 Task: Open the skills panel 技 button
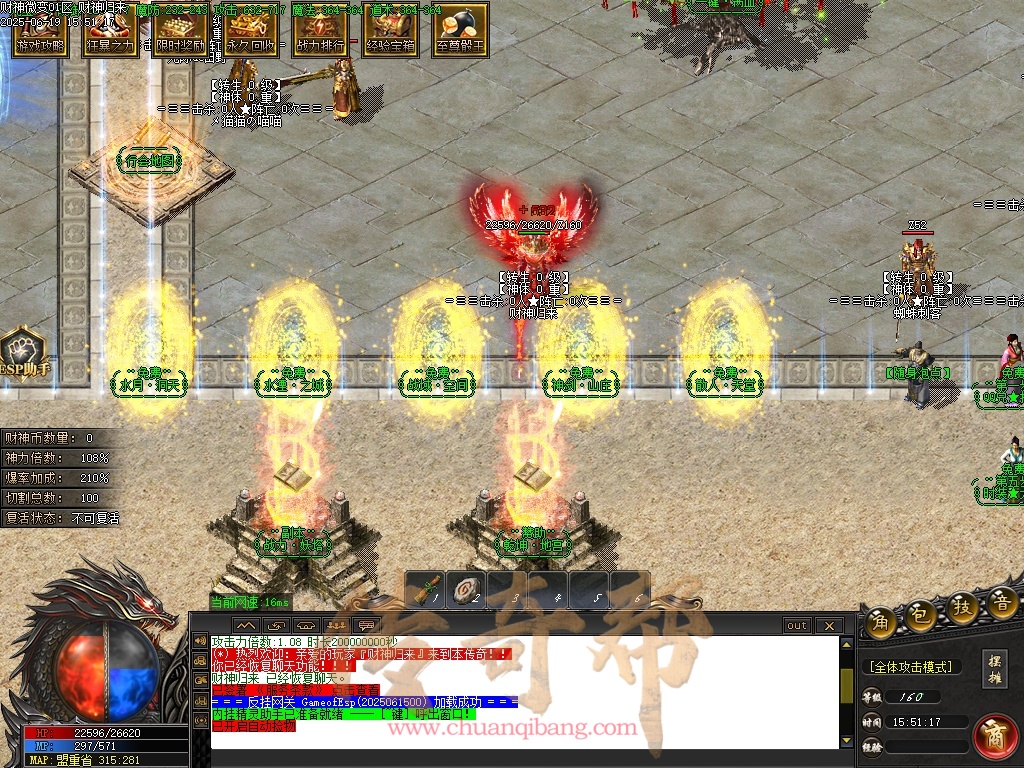962,608
